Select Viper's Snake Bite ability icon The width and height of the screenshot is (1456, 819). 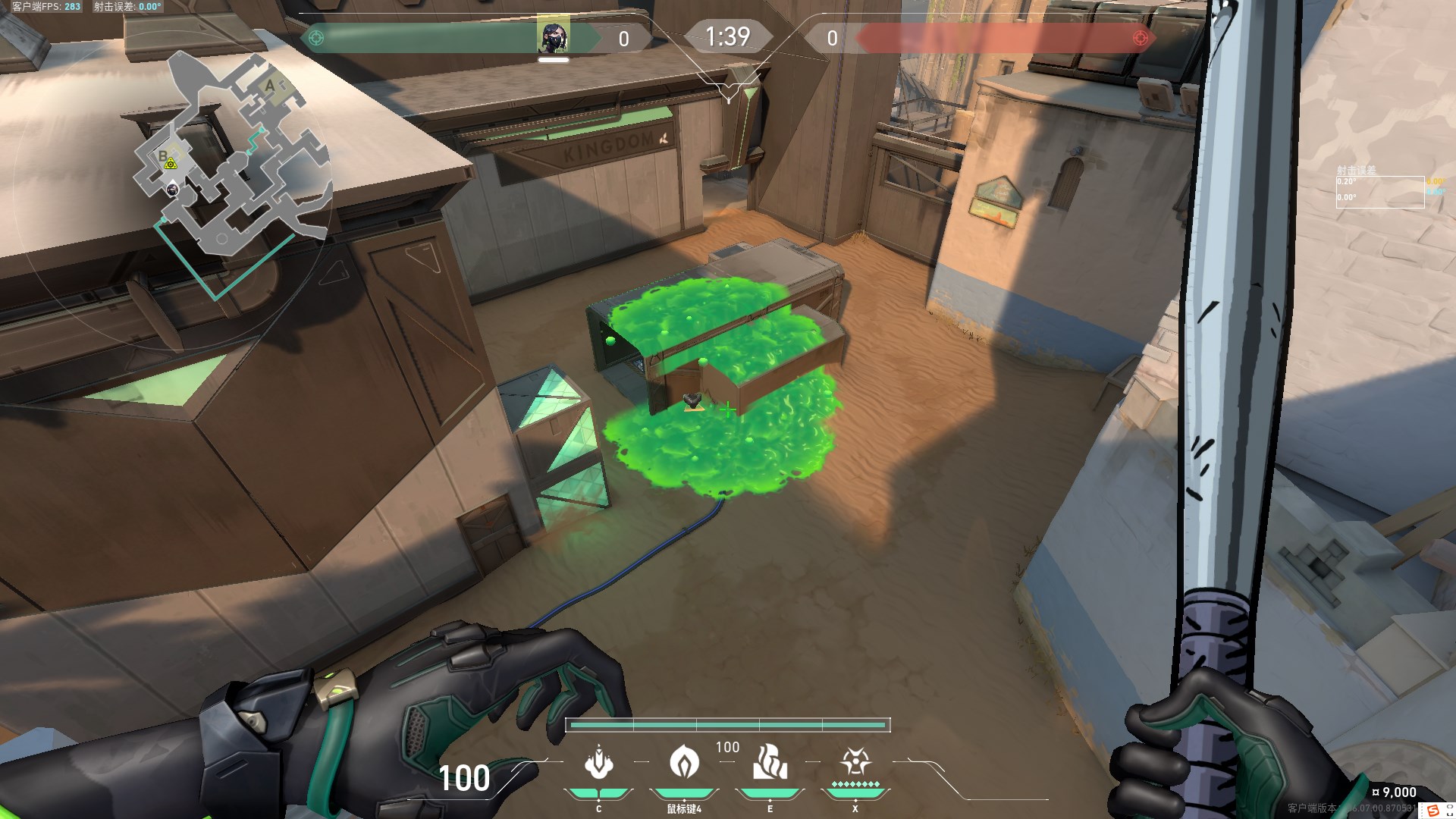pyautogui.click(x=599, y=763)
